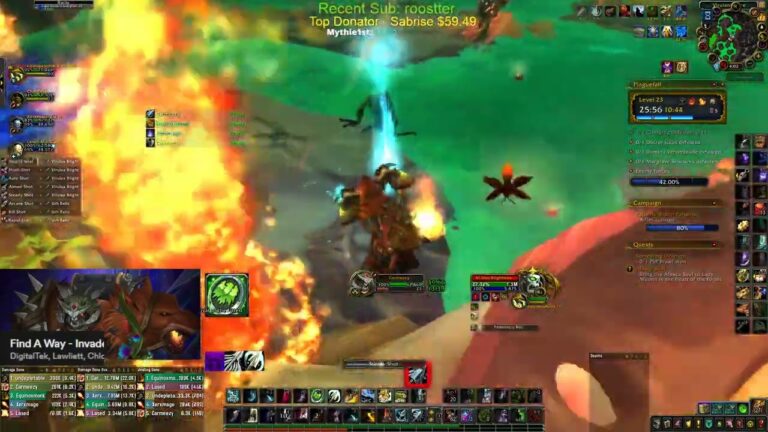
Task: Click the green circular weak aura icon
Action: pyautogui.click(x=226, y=295)
